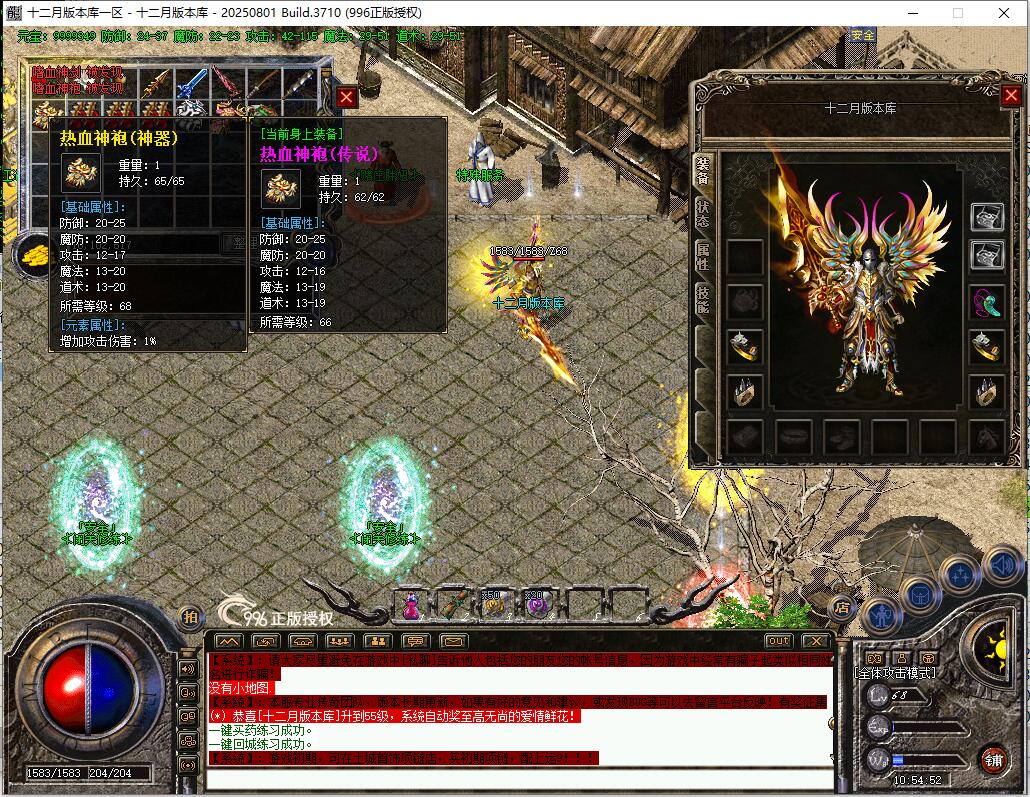Close the game window from title bar
The height and width of the screenshot is (797, 1030).
pyautogui.click(x=1003, y=13)
